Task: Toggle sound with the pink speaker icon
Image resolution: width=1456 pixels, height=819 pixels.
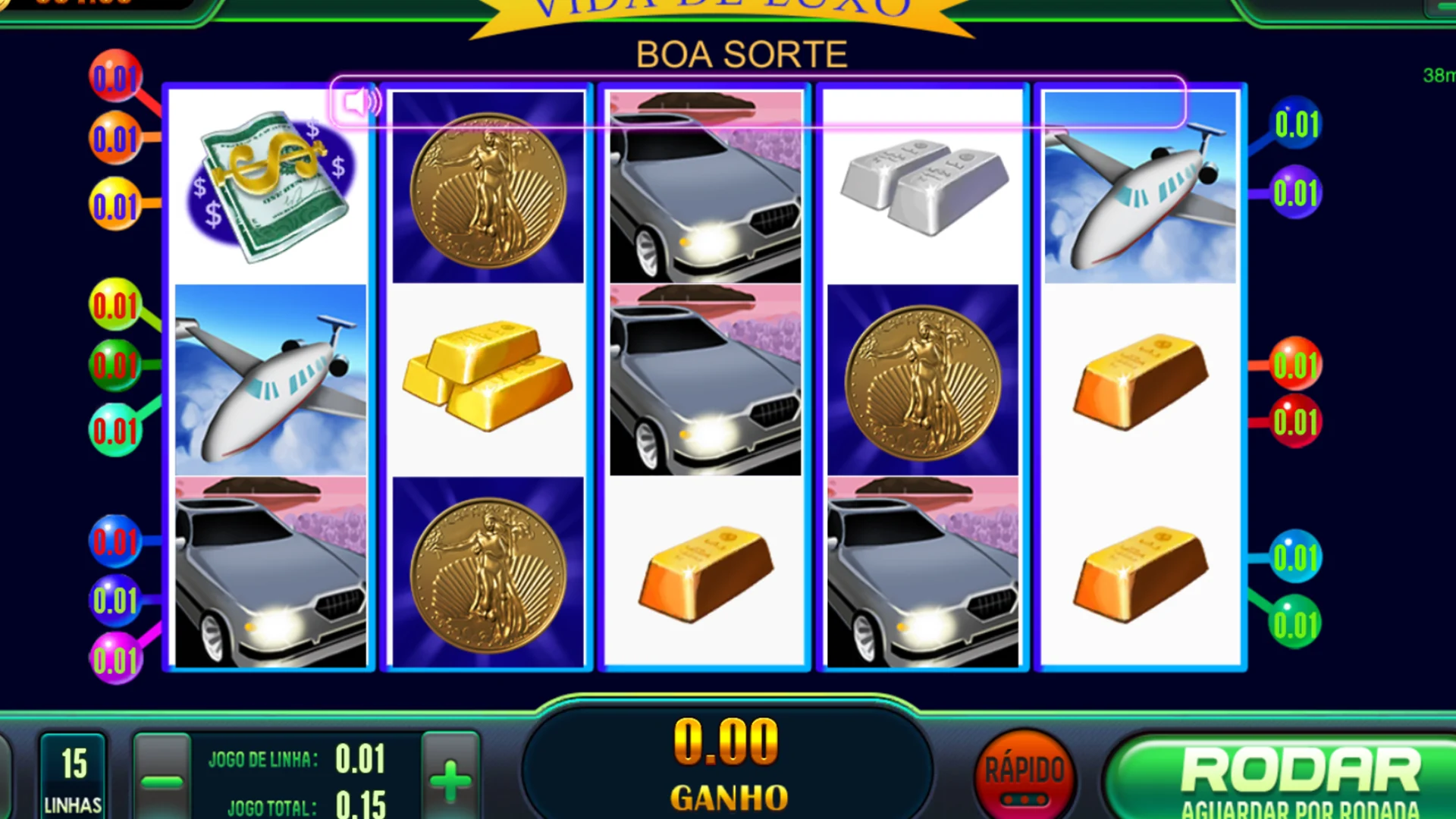Action: click(x=358, y=102)
